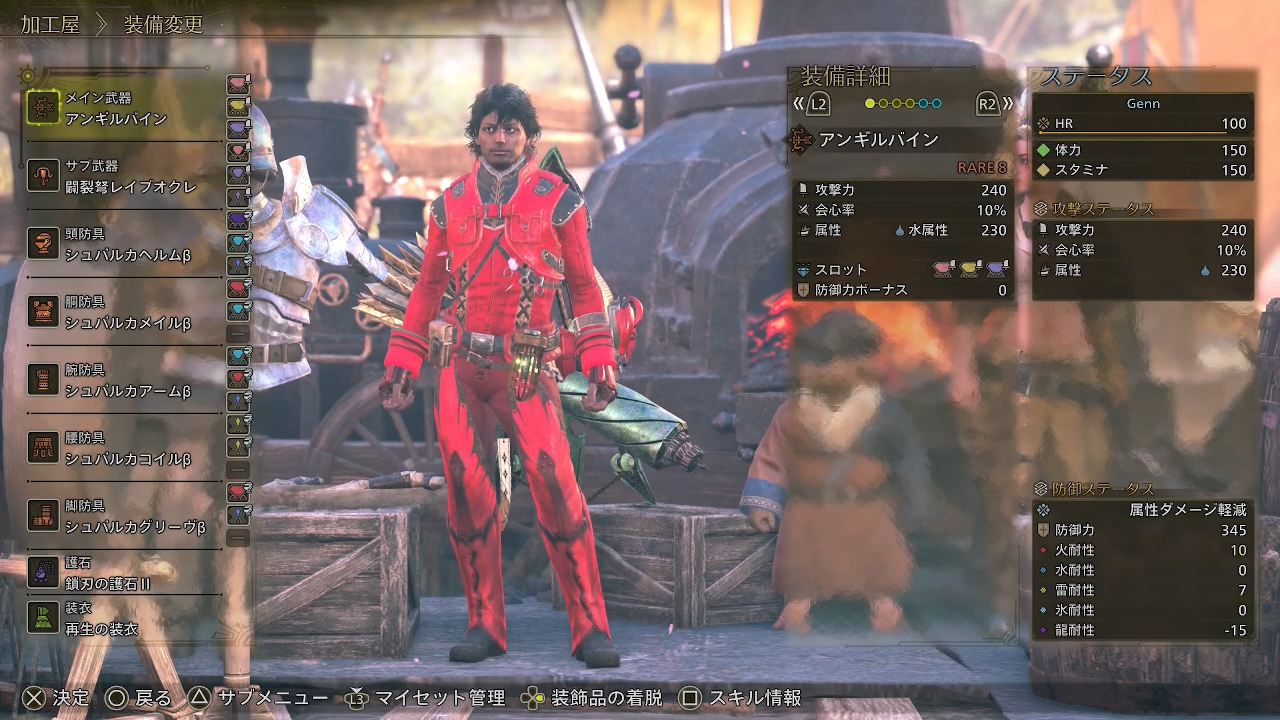Screen dimensions: 1280x720
Task: Show the next equipment detail page arrow
Action: tap(992, 104)
